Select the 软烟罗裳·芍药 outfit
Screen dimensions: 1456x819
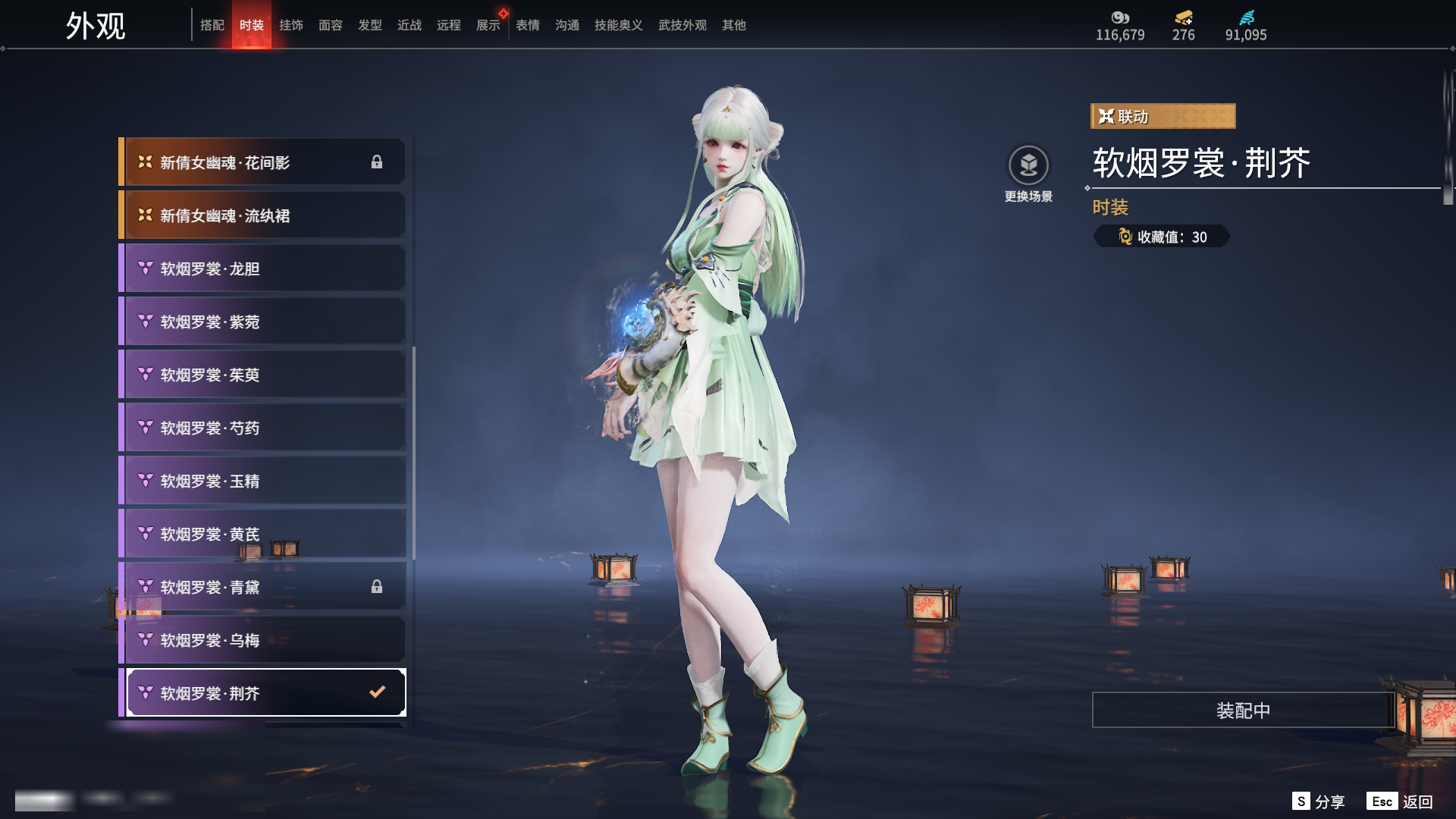point(262,428)
